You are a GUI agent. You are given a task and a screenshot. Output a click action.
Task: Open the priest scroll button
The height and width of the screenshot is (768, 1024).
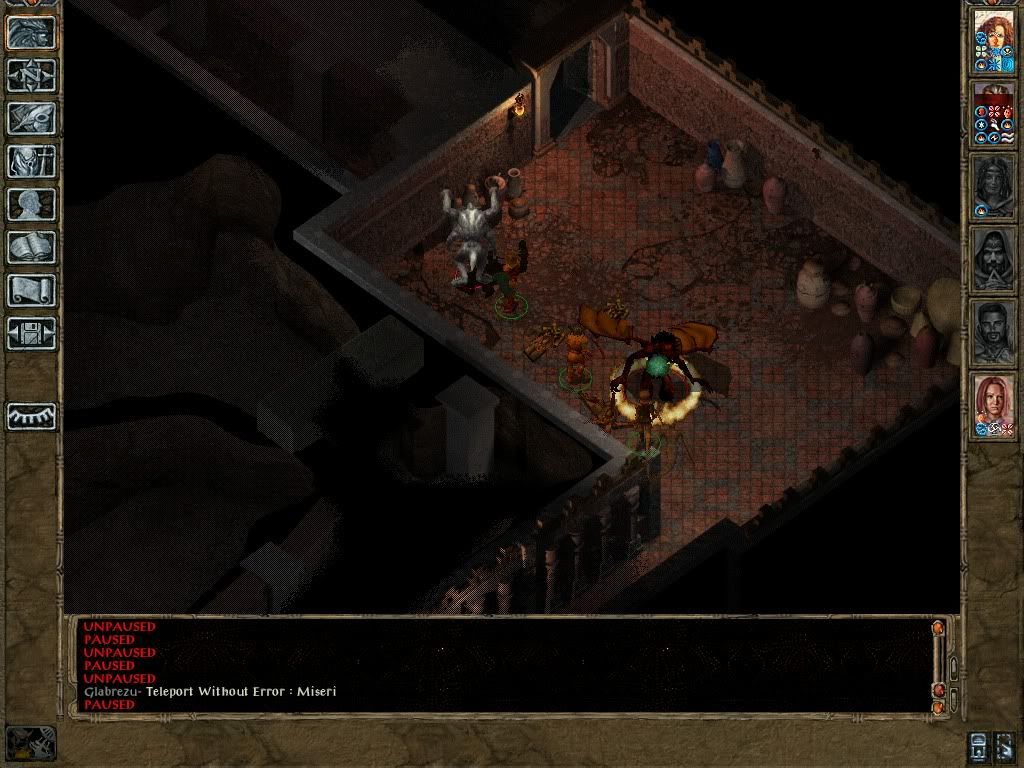(31, 290)
